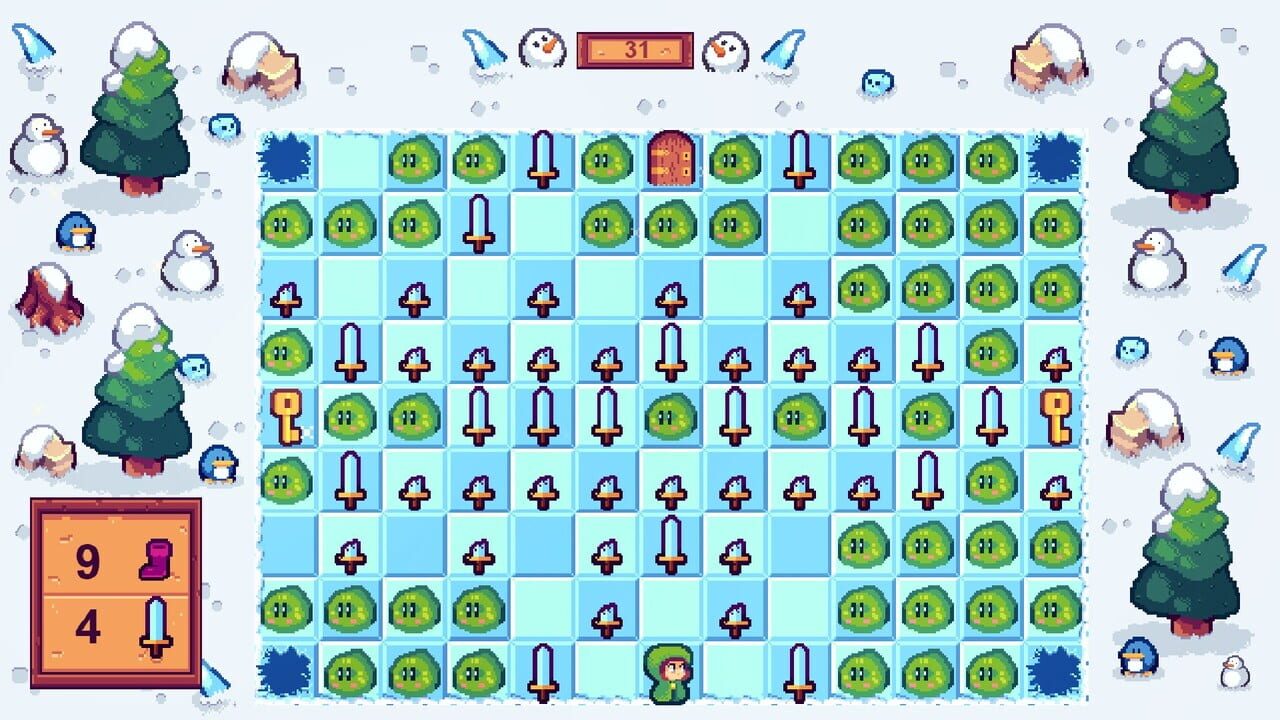The width and height of the screenshot is (1280, 720).
Task: Click the snowman beside the 31 counter
Action: coord(541,47)
